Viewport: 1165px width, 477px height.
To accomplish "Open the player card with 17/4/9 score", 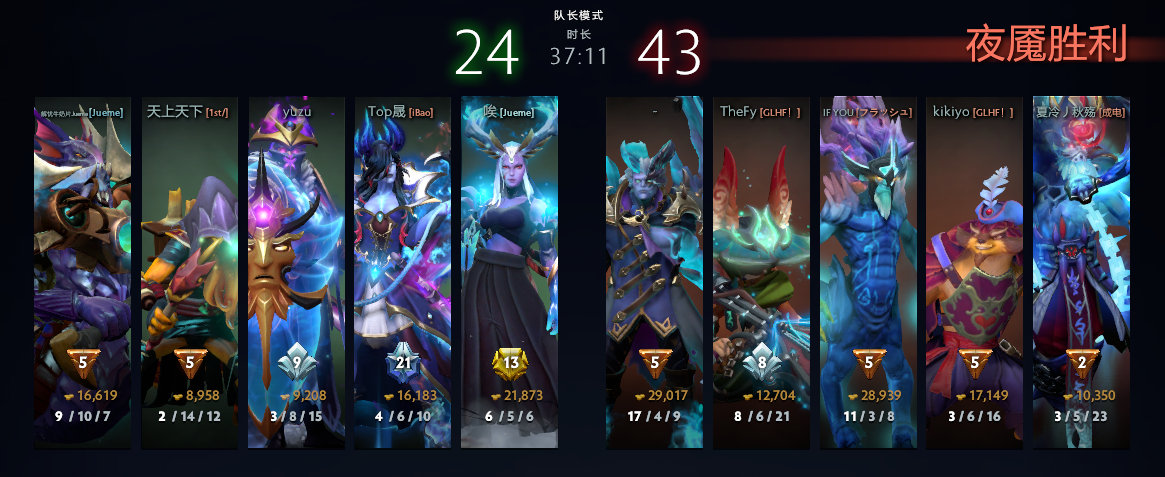I will (x=654, y=270).
